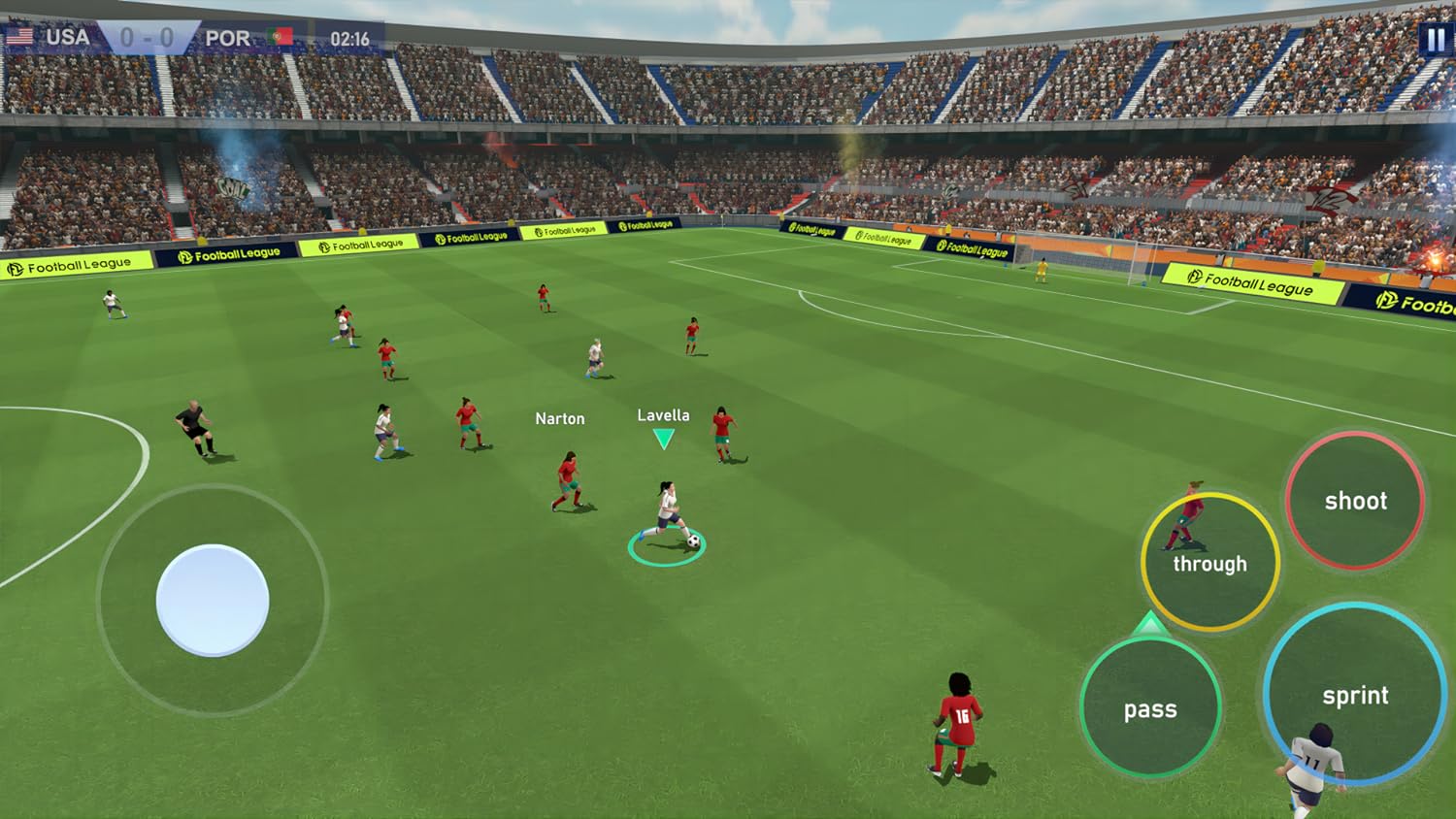
Task: Tap the pass button
Action: click(x=1150, y=708)
